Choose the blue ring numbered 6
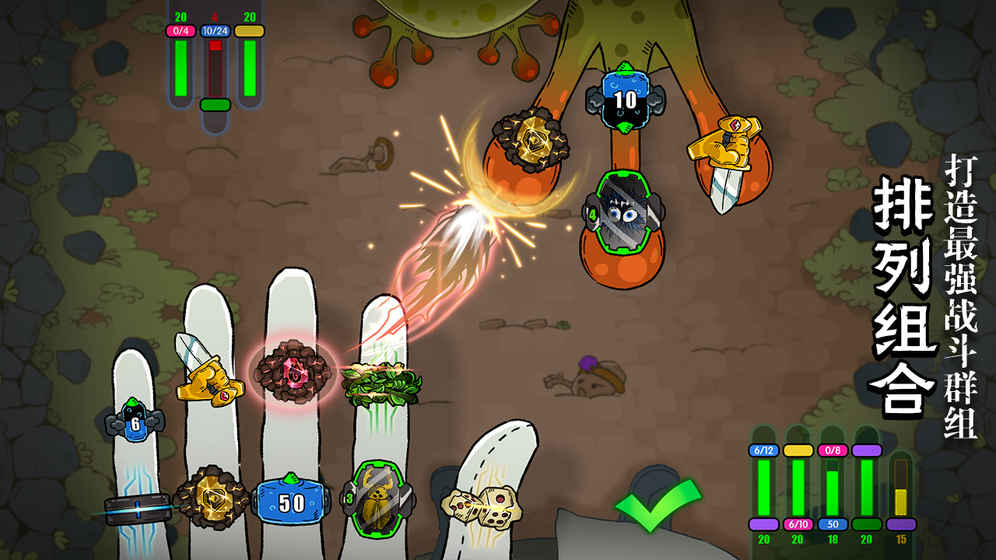The image size is (996, 560). (136, 421)
